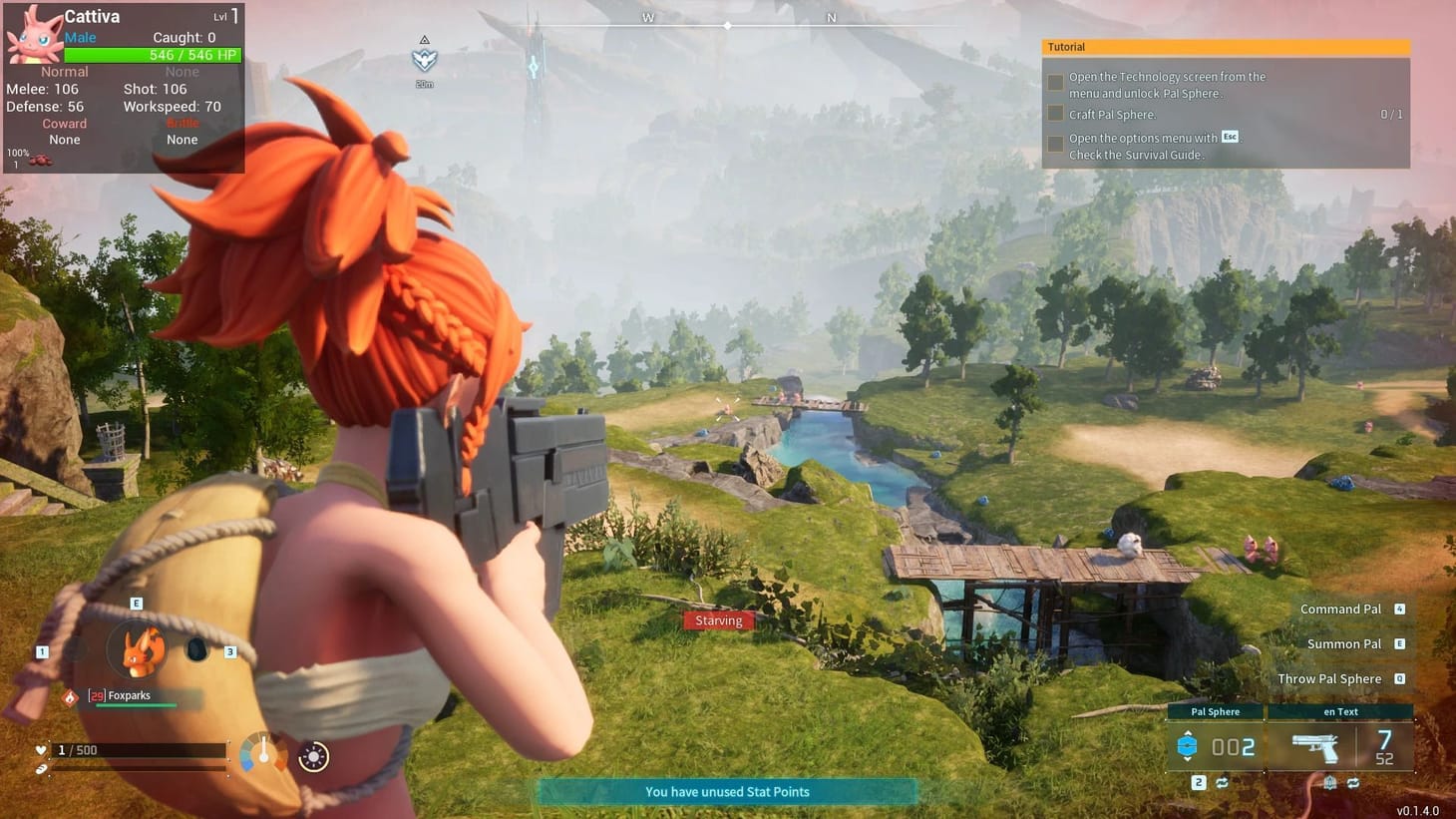
Task: Select the Pal Sphere slot tab
Action: (1215, 712)
